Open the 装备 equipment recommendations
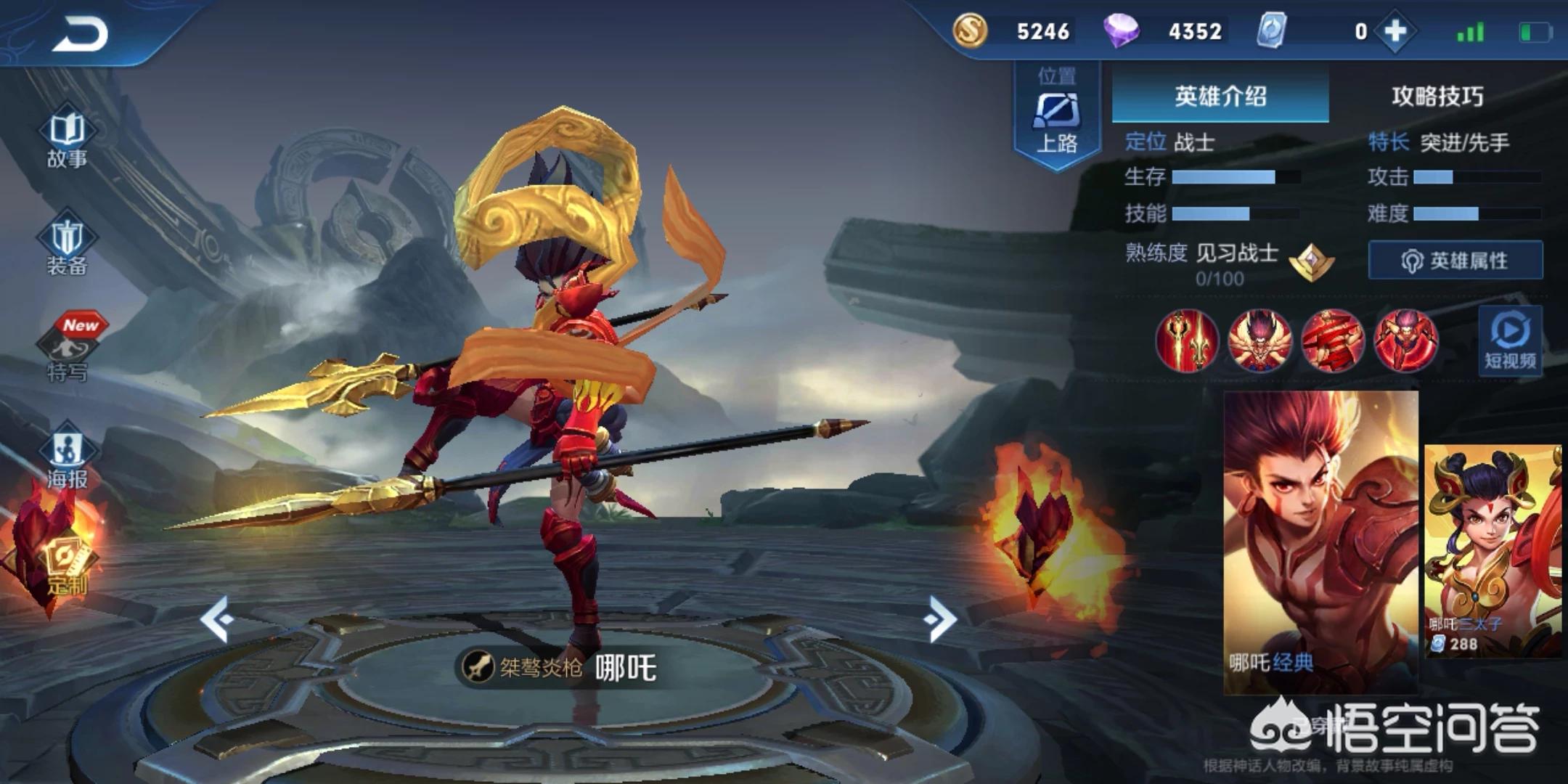 67,247
